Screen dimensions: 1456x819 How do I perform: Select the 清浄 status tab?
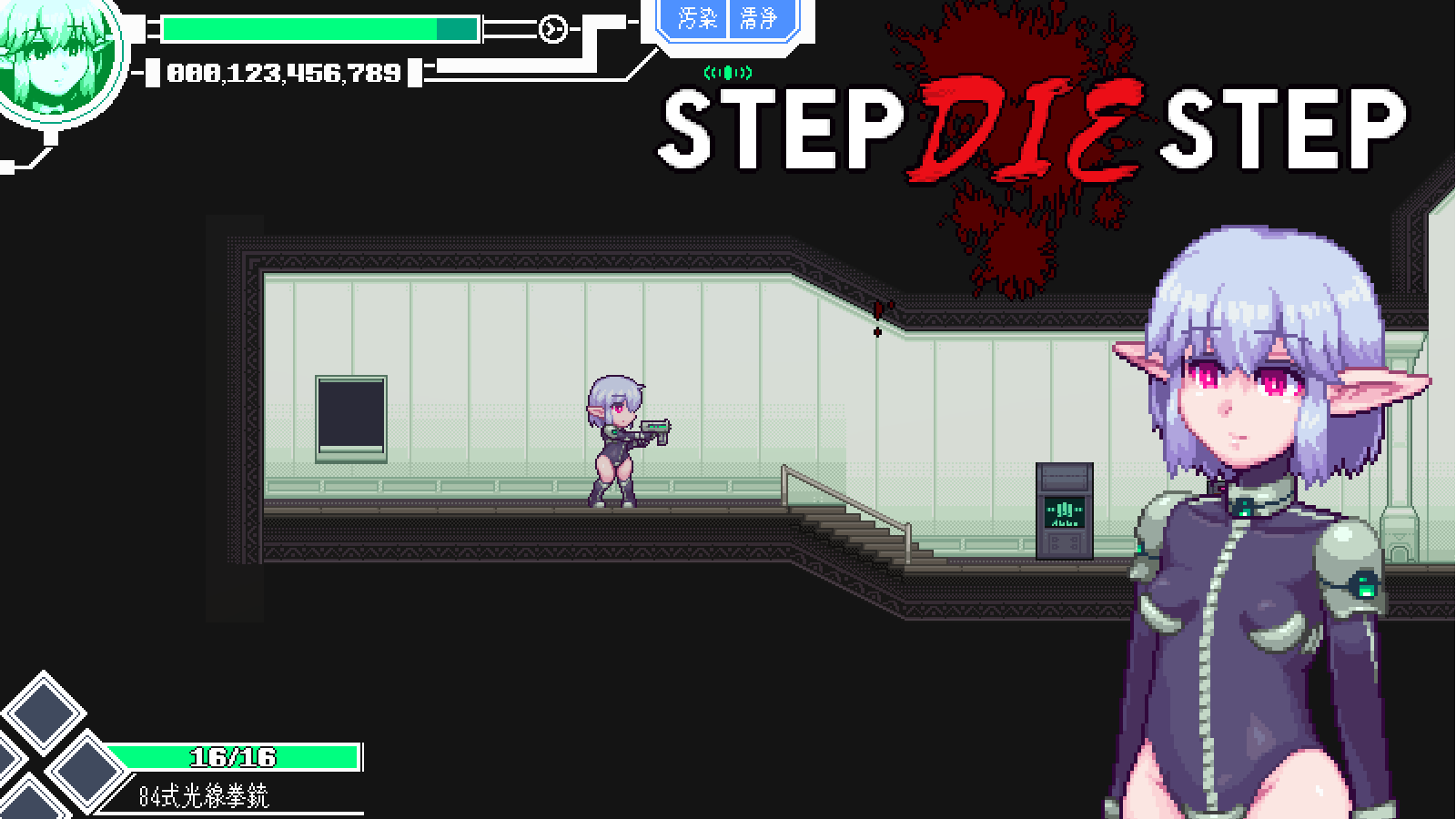pos(758,18)
